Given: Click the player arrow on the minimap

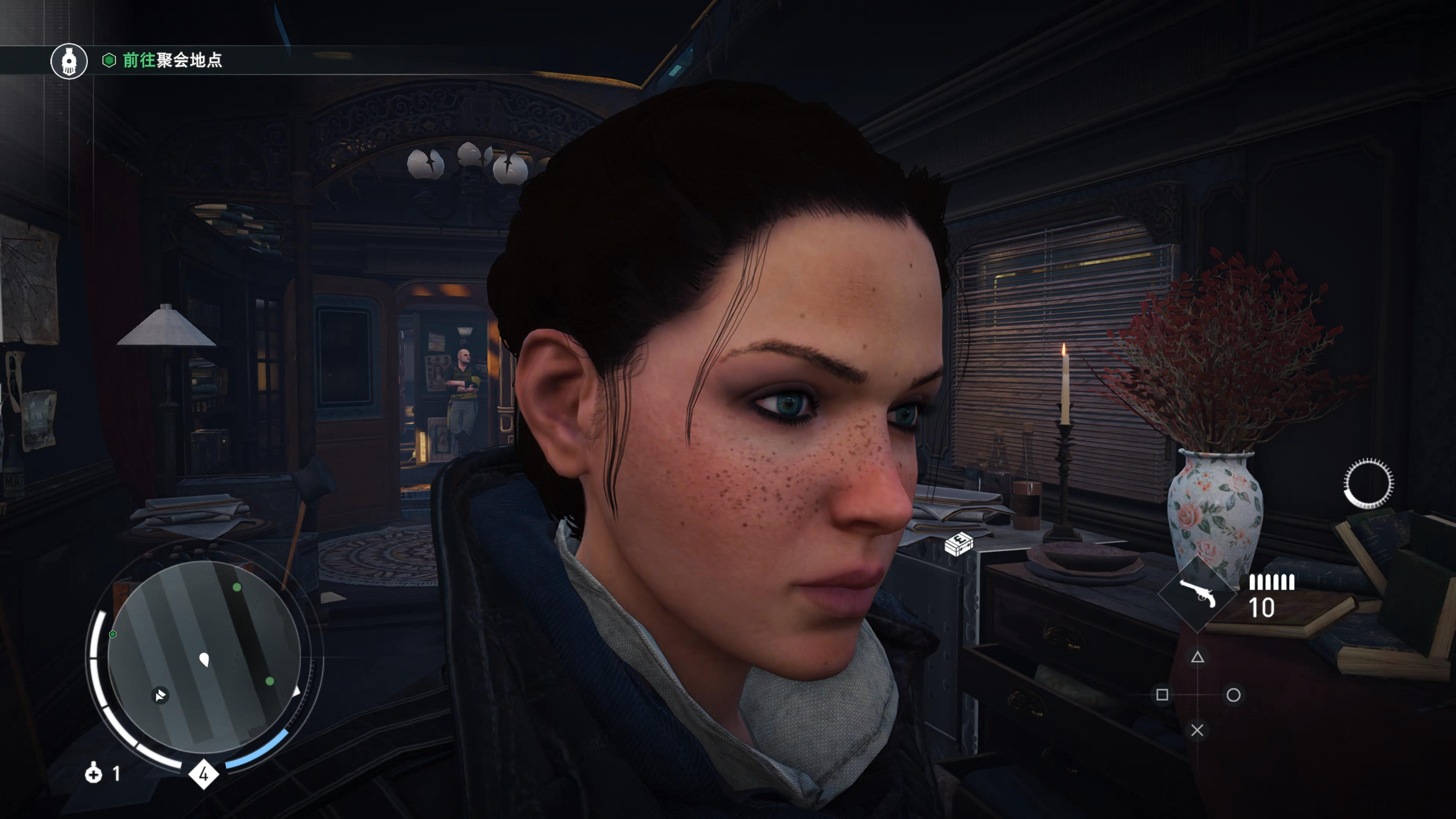Looking at the screenshot, I should [x=160, y=695].
